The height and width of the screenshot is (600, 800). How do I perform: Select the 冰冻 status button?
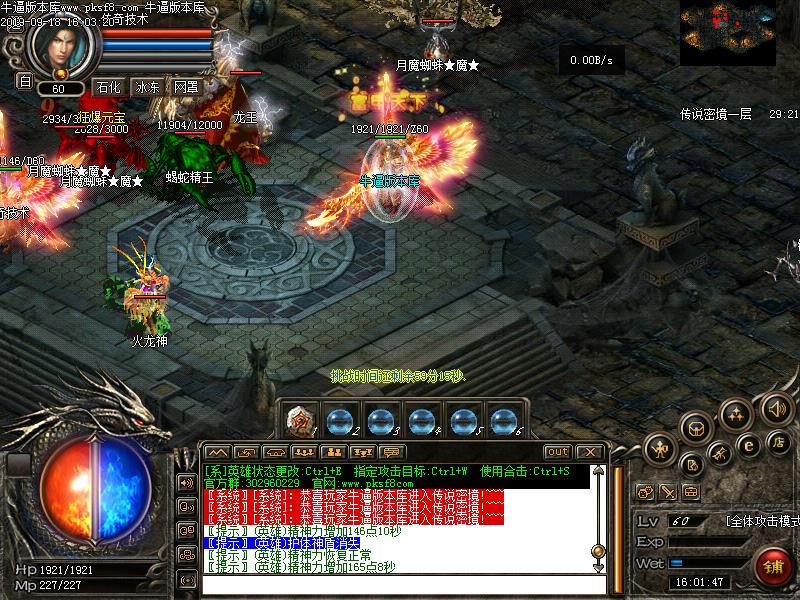pyautogui.click(x=147, y=87)
